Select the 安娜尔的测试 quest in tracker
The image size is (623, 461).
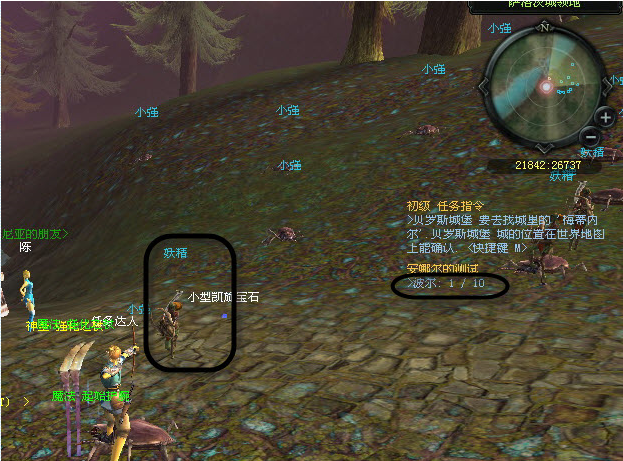click(443, 268)
